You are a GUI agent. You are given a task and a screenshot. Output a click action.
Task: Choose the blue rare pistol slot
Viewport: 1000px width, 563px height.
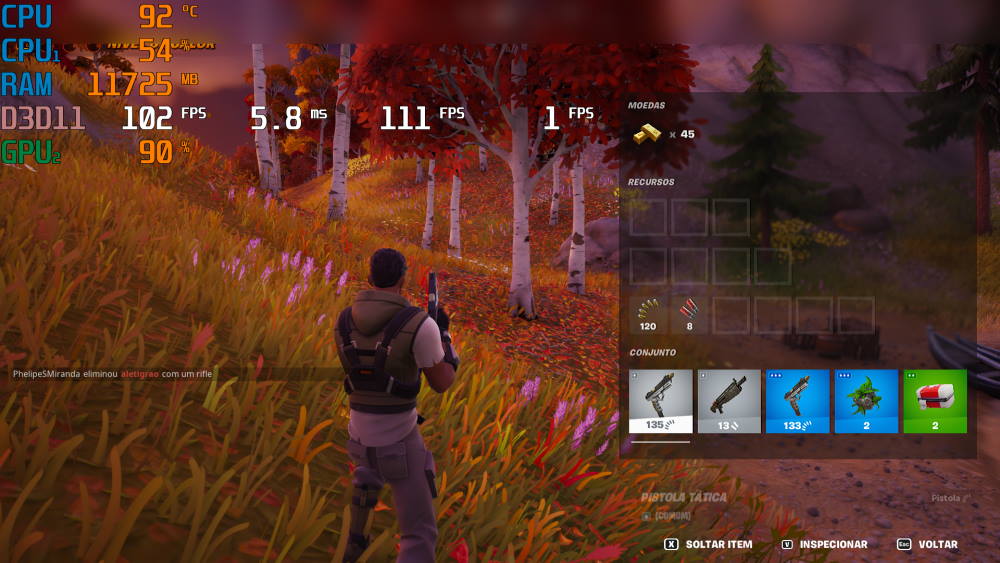pyautogui.click(x=797, y=400)
